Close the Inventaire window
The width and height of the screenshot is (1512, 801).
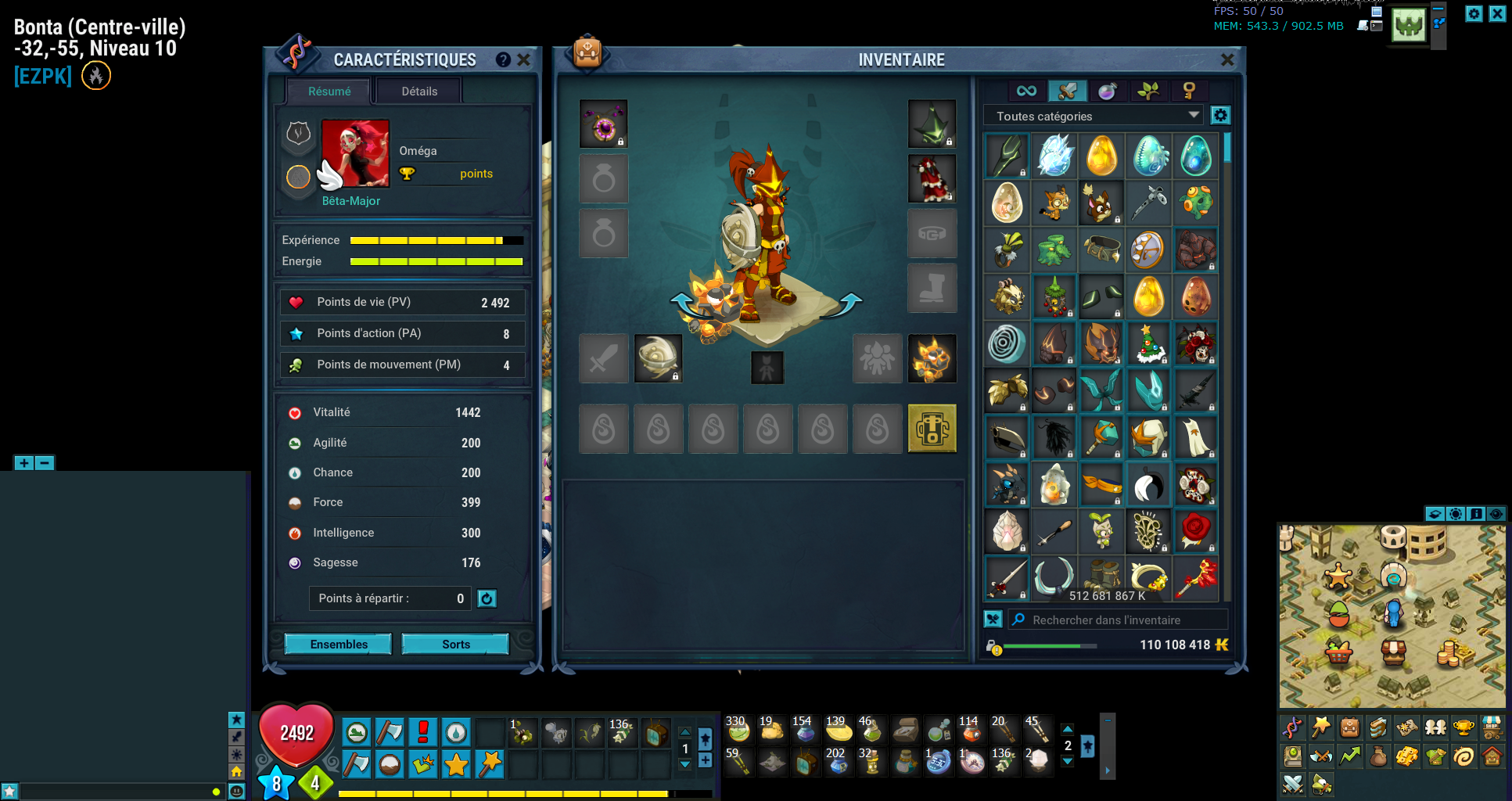pos(1227,59)
